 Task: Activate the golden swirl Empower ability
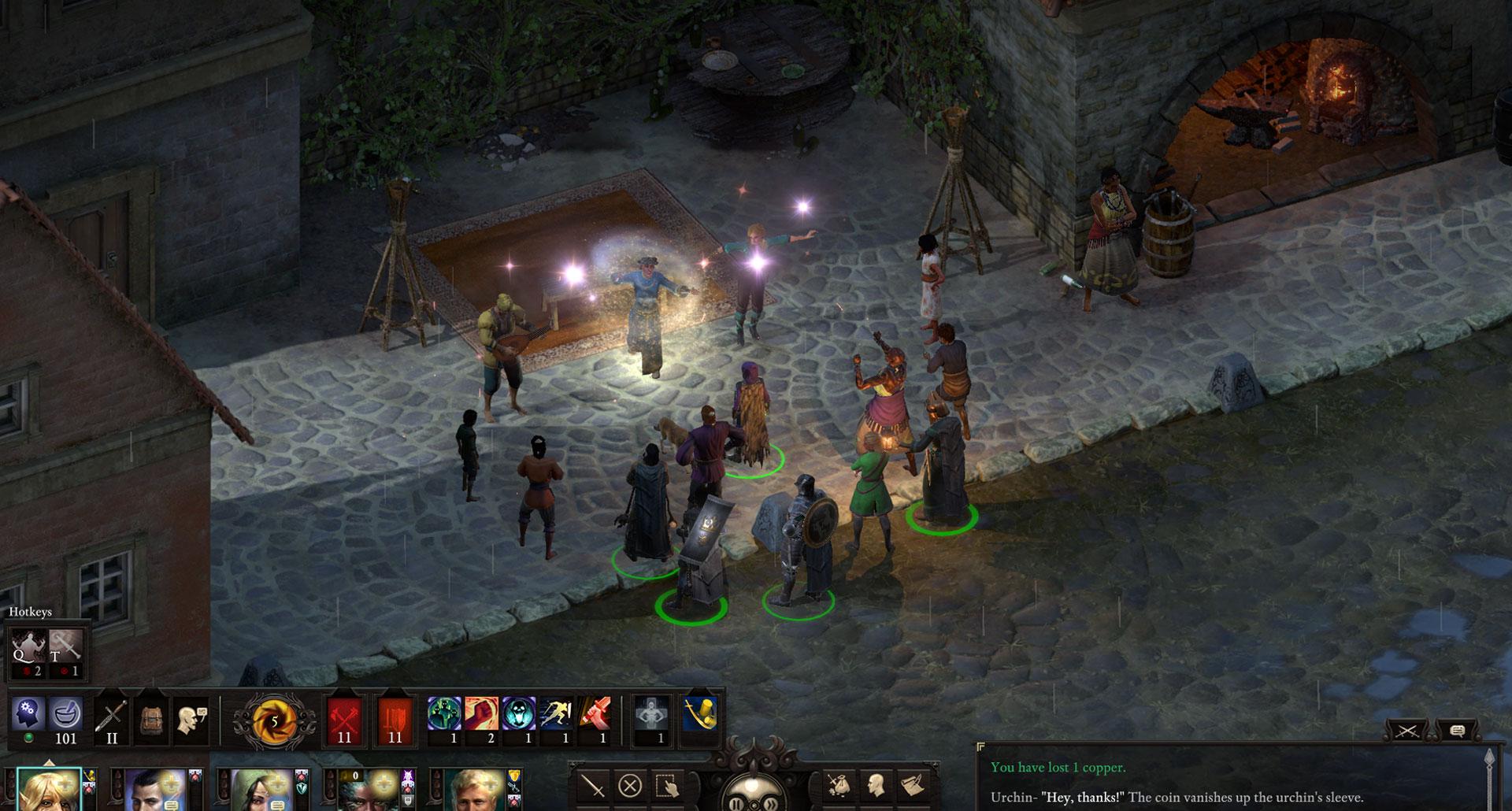[274, 720]
